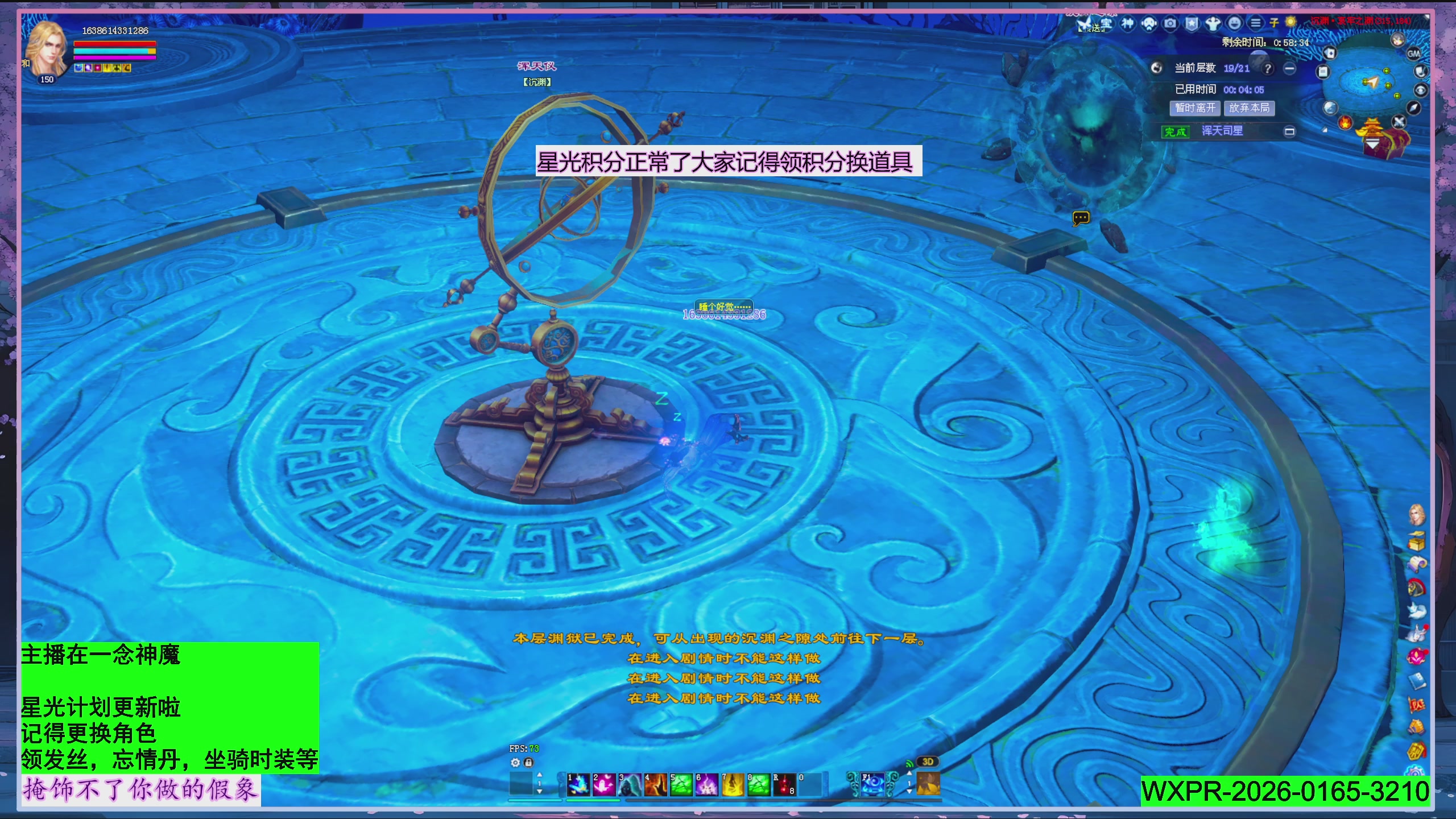This screenshot has width=1456, height=819.
Task: Lock the hotbar with the padlock icon
Action: coord(528,763)
